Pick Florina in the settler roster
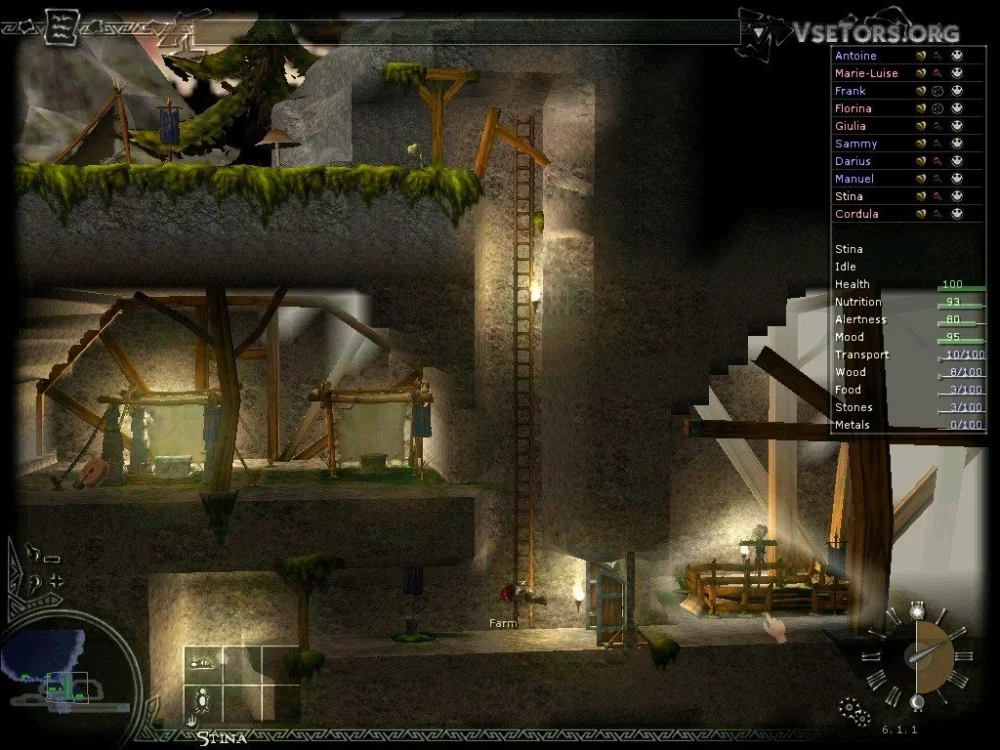This screenshot has height=750, width=1000. pyautogui.click(x=853, y=108)
